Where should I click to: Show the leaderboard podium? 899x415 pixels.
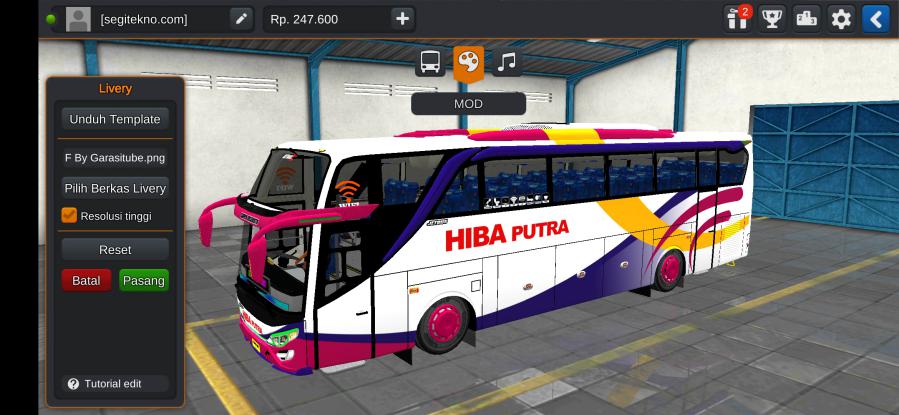point(806,18)
